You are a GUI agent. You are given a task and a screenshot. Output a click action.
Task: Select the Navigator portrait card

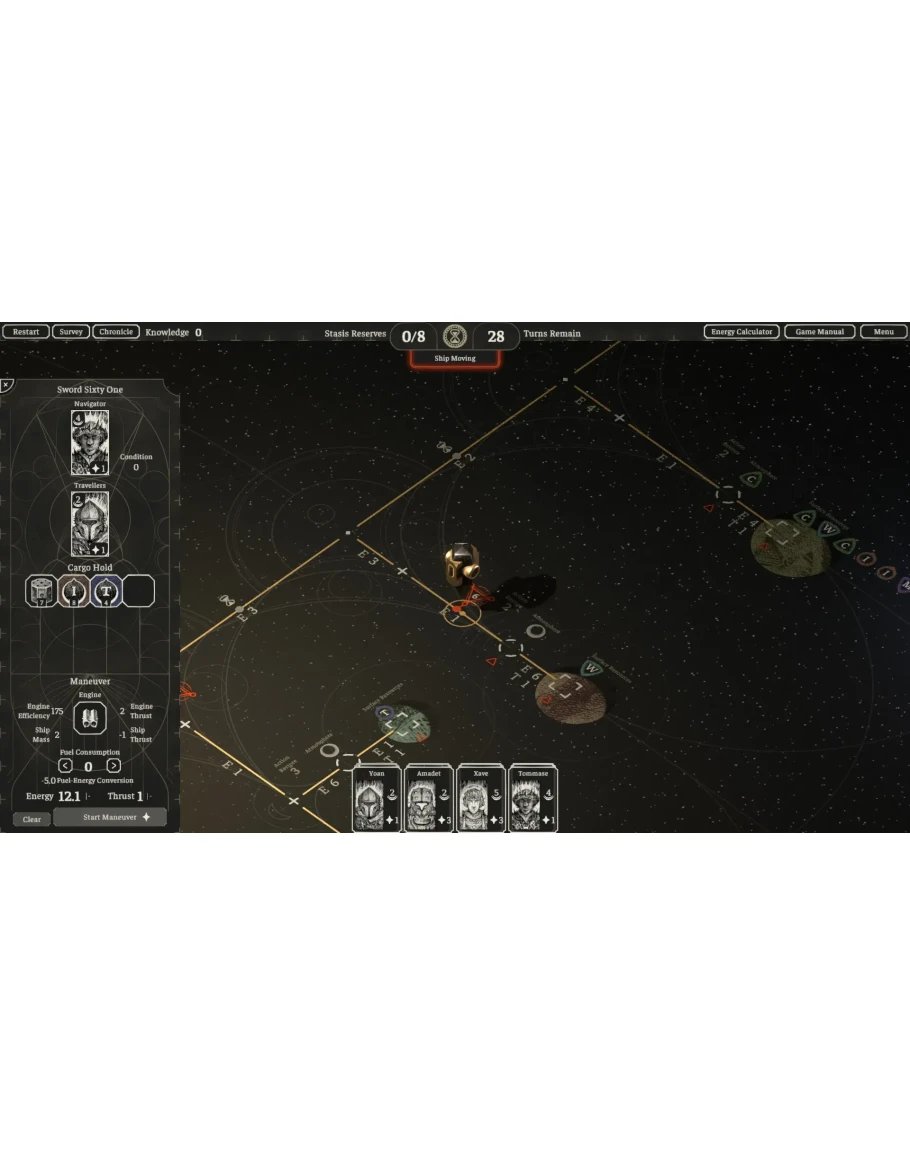click(90, 442)
